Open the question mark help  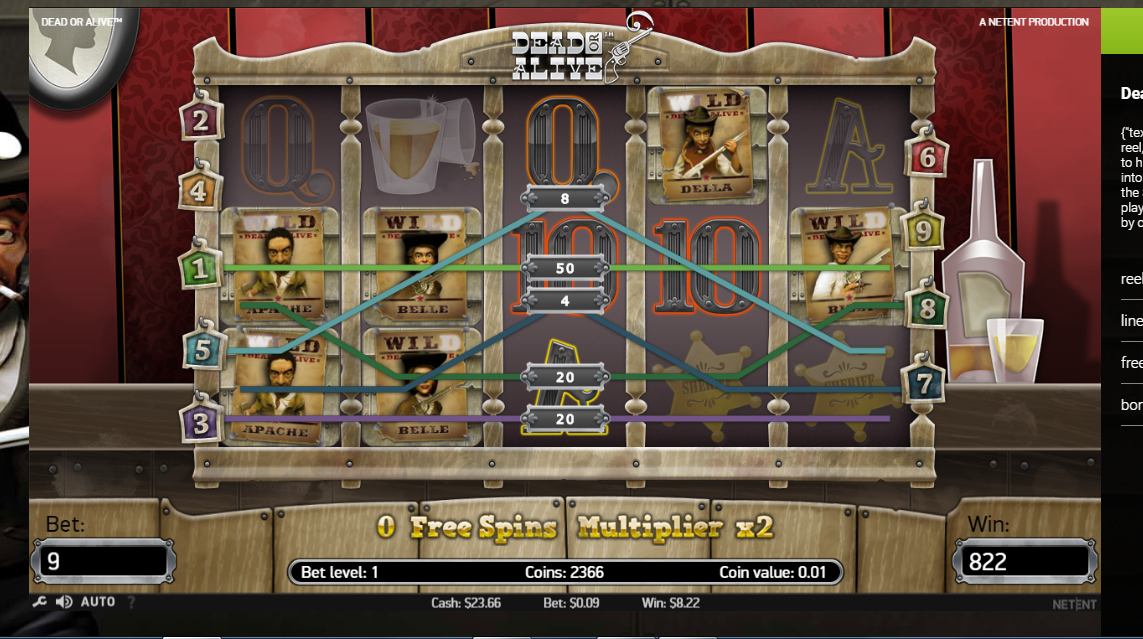point(131,602)
